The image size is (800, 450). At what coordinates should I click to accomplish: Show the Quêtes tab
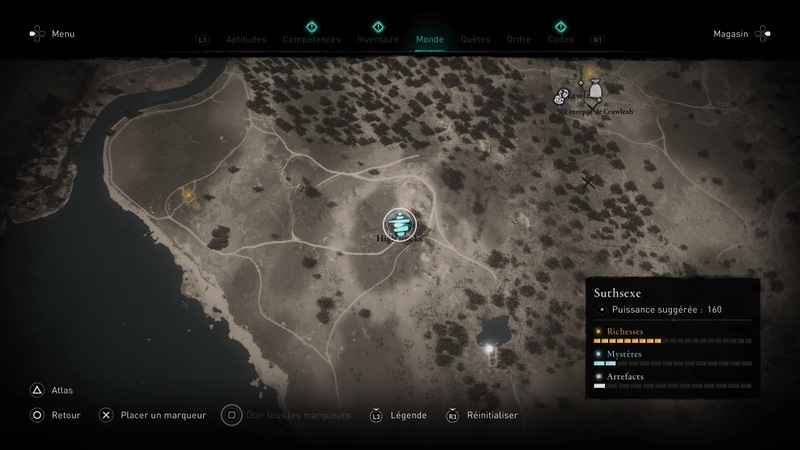(x=475, y=40)
